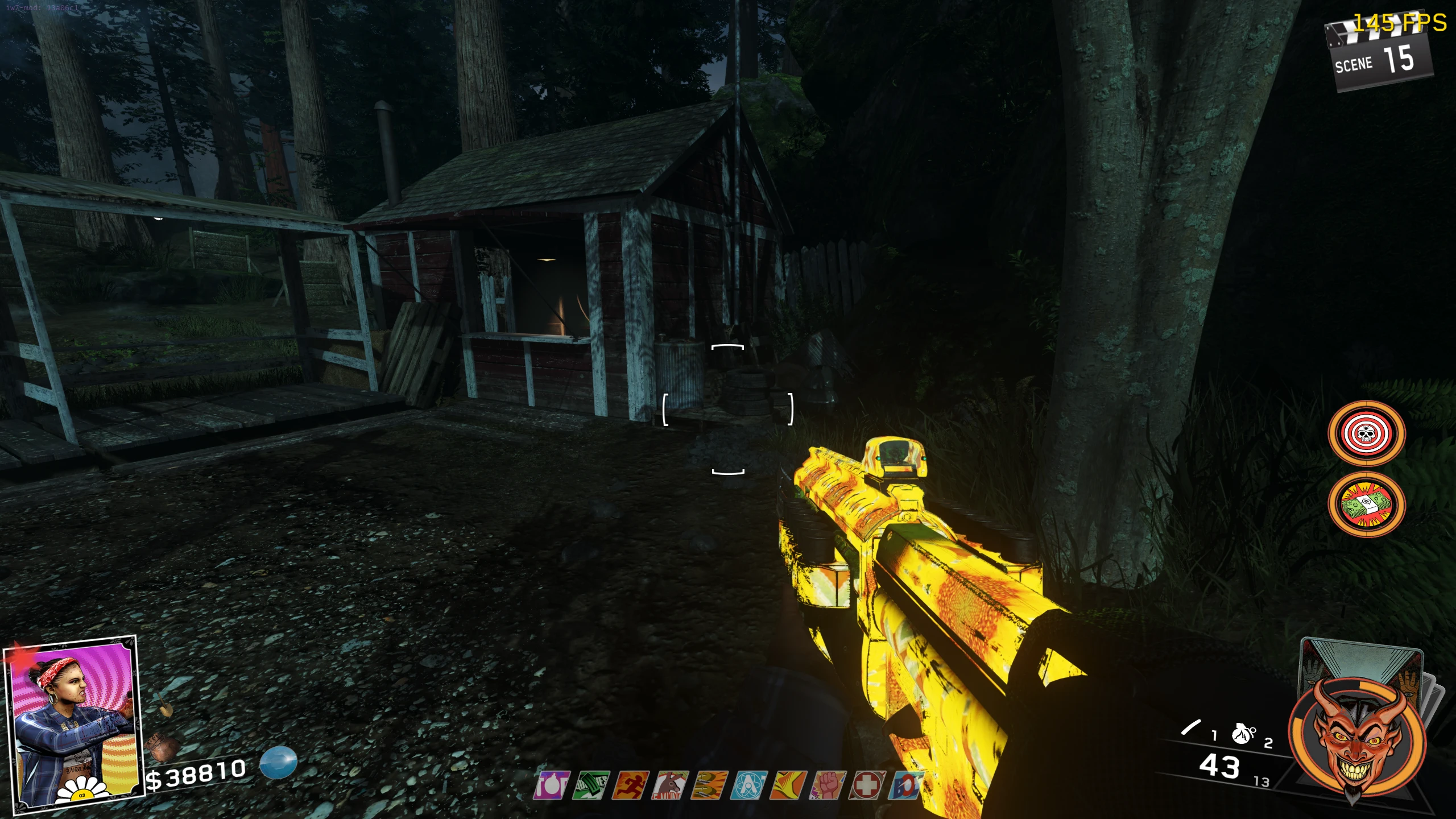Select the grenade equipment icon
This screenshot has width=1456, height=819.
pos(1243,734)
